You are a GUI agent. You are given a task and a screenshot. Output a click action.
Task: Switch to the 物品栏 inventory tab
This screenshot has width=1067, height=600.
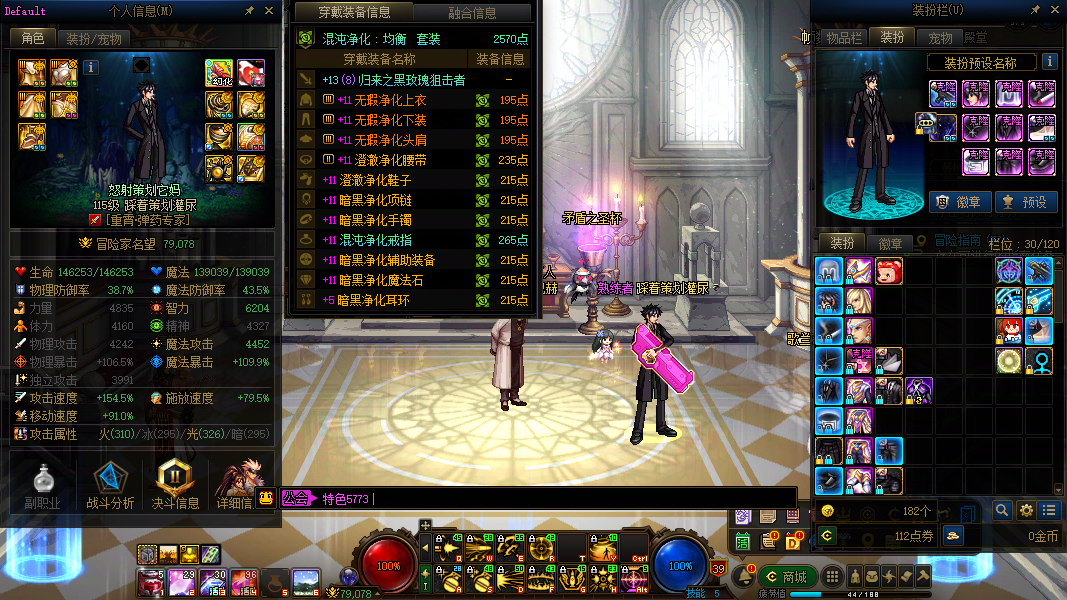(843, 37)
